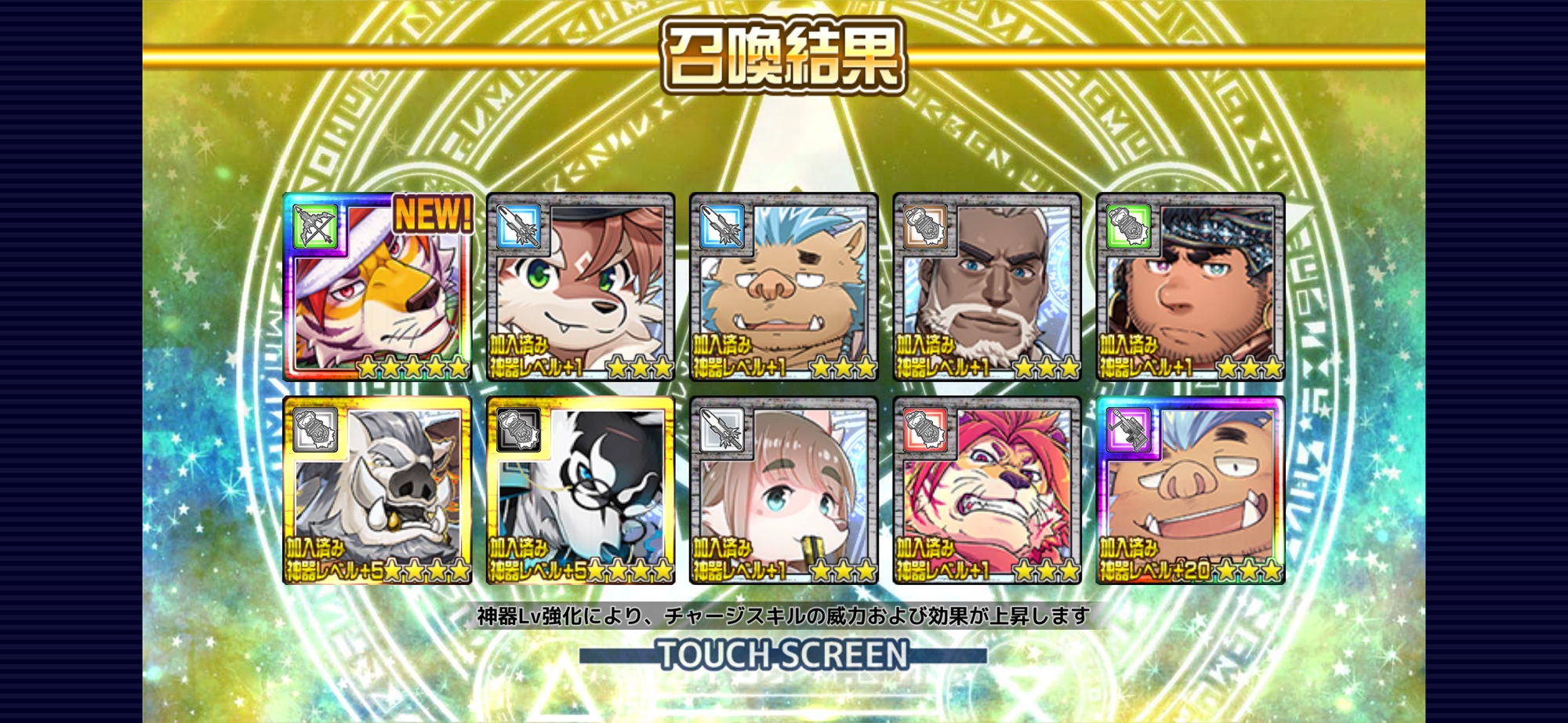Choose the grey tusked boar four-star card
The height and width of the screenshot is (723, 1568).
click(x=378, y=490)
